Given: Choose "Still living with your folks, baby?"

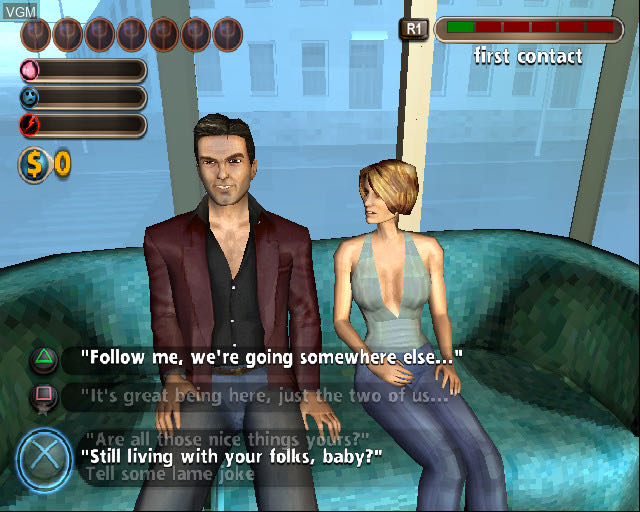Looking at the screenshot, I should (x=234, y=457).
